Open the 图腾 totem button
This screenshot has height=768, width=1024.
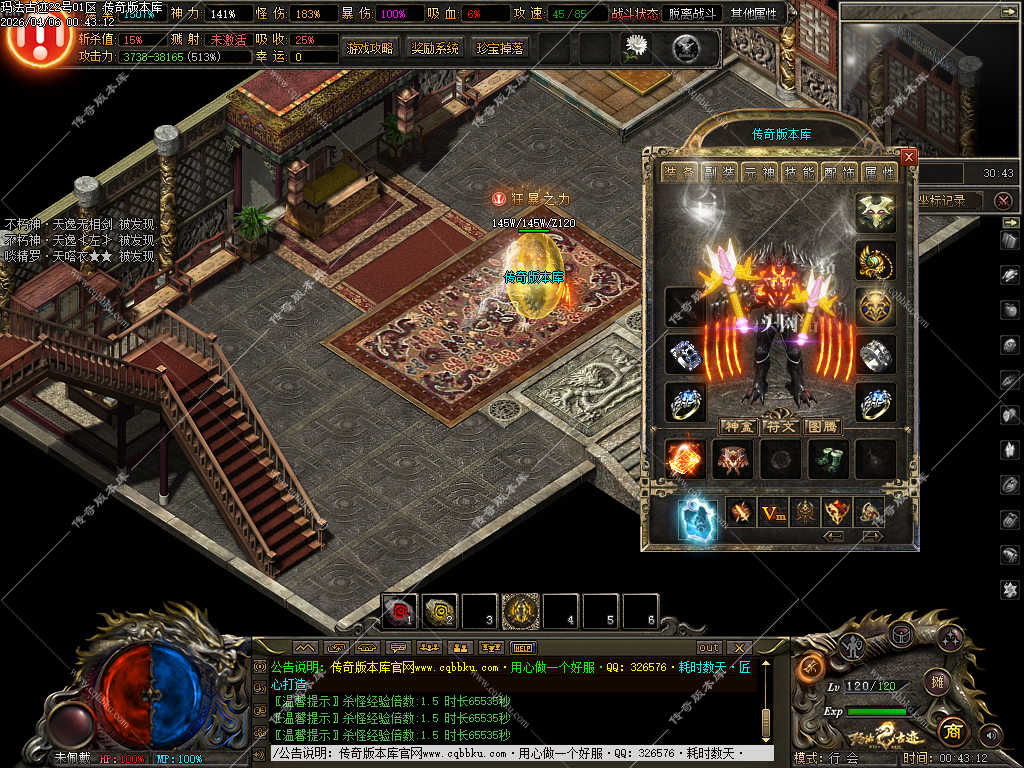coord(822,426)
